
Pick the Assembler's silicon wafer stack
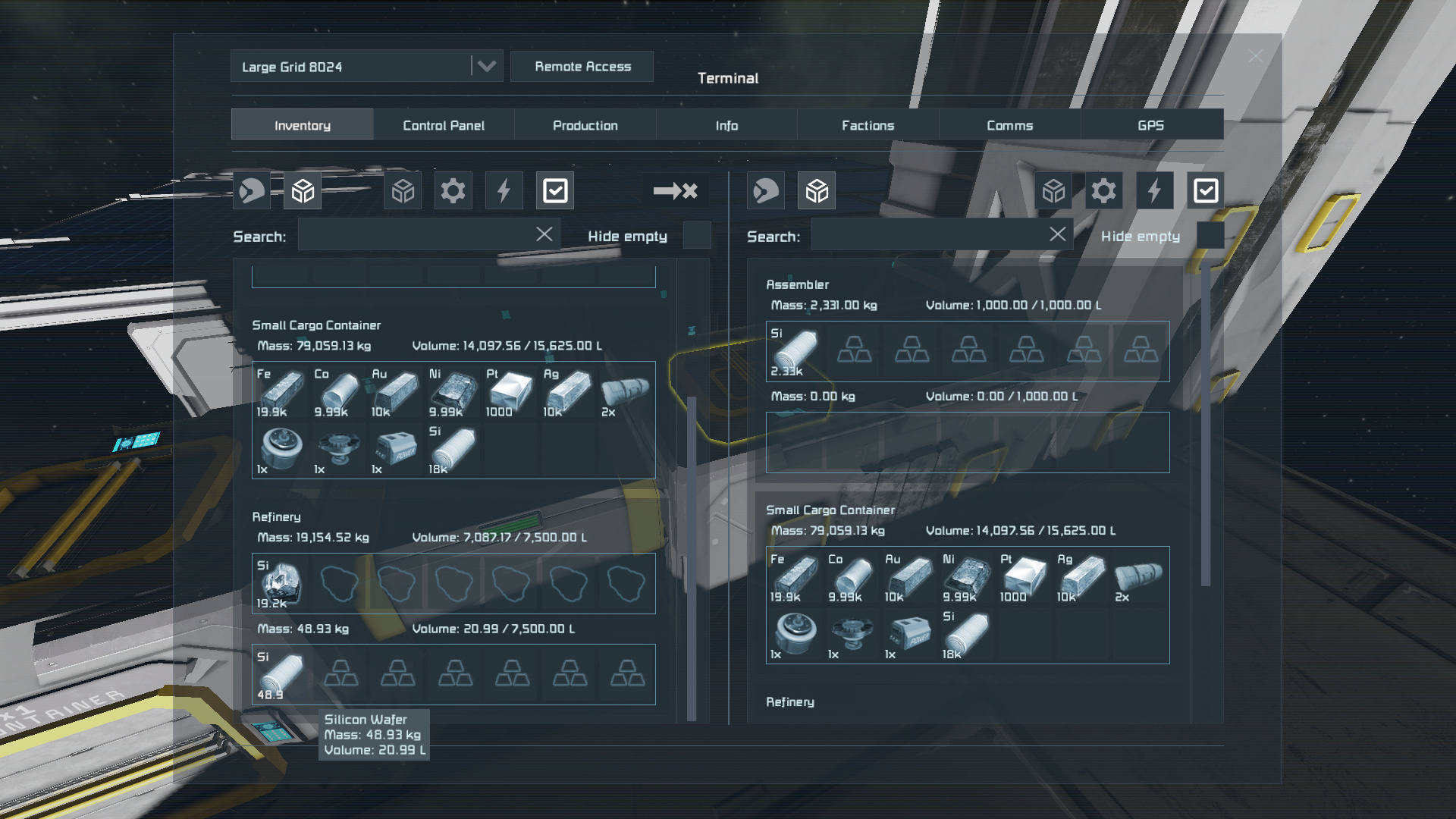click(795, 352)
